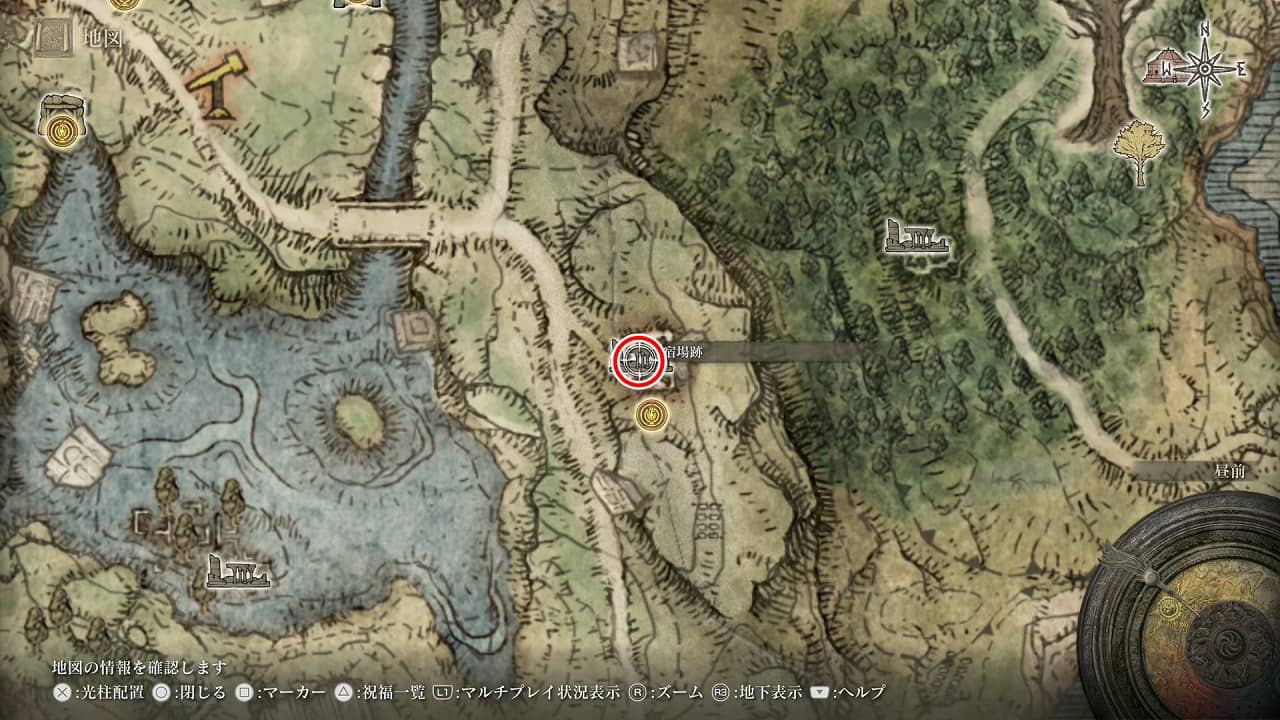
Task: Select the ruins marker in the lake
Action: 237,571
